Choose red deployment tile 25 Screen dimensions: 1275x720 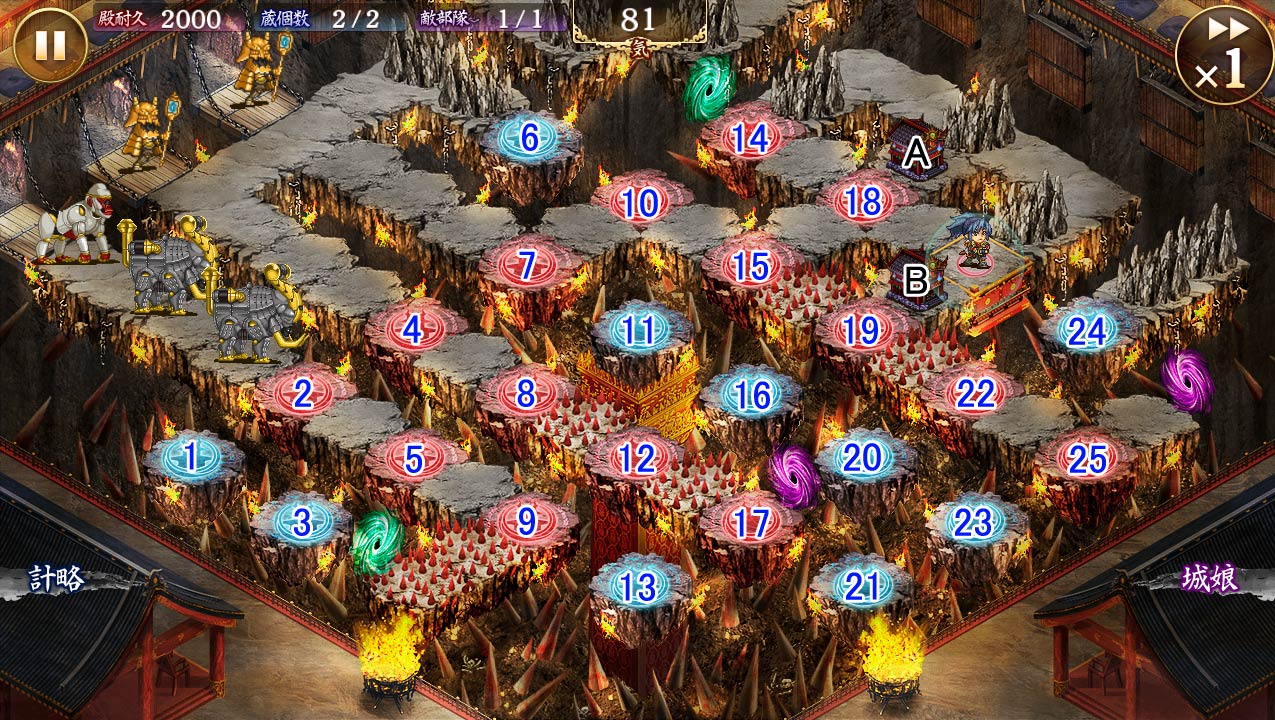1087,459
